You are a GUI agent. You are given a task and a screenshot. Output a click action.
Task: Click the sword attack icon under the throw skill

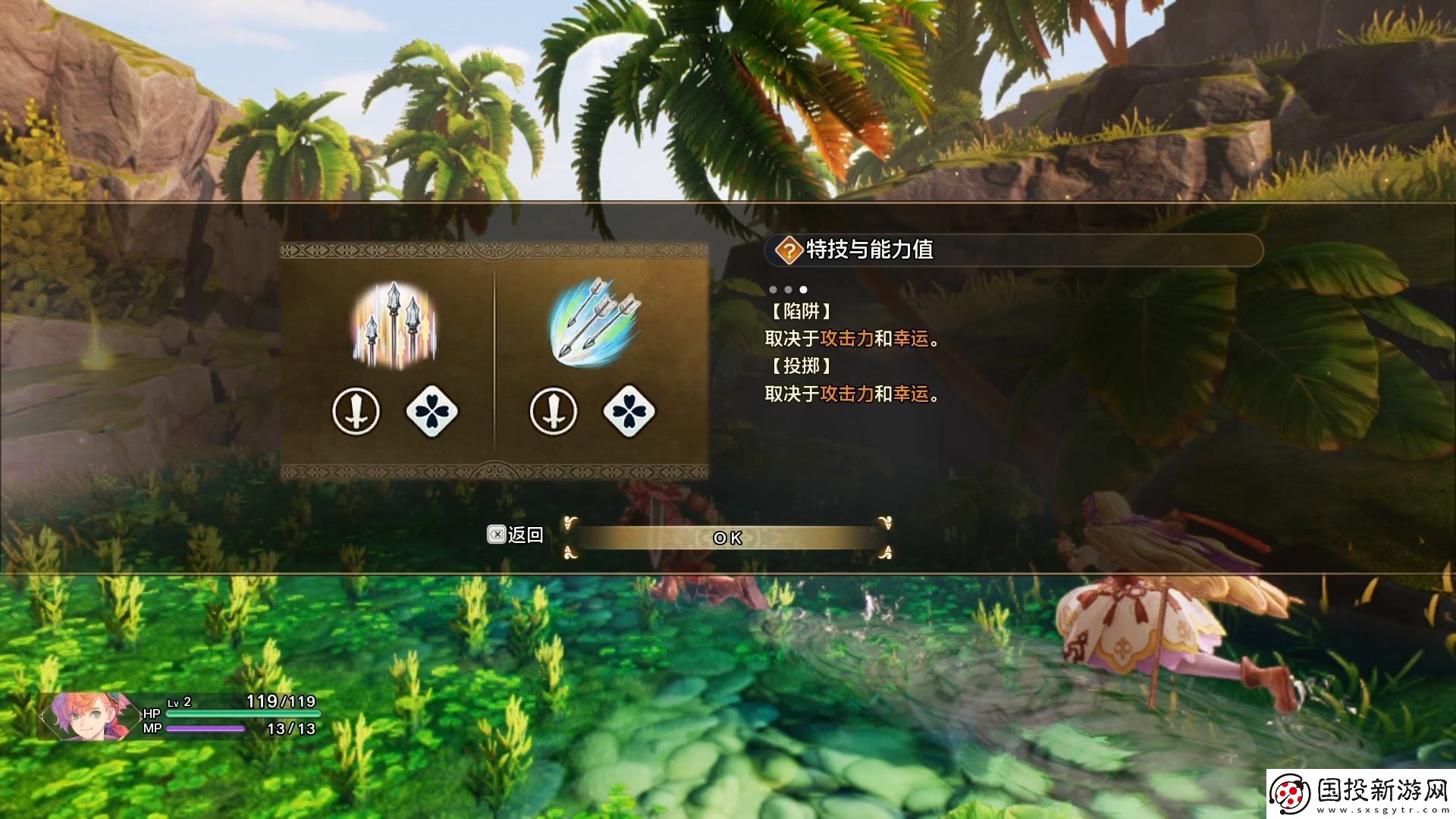[x=554, y=410]
